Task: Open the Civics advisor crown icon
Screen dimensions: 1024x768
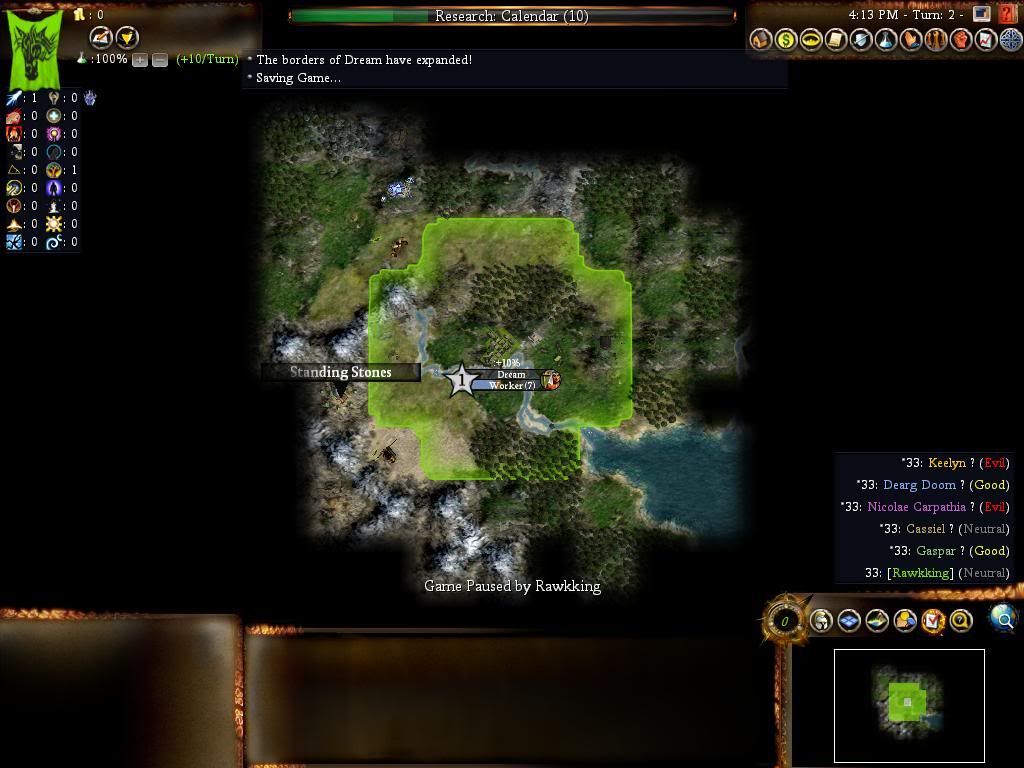Action: click(x=811, y=40)
